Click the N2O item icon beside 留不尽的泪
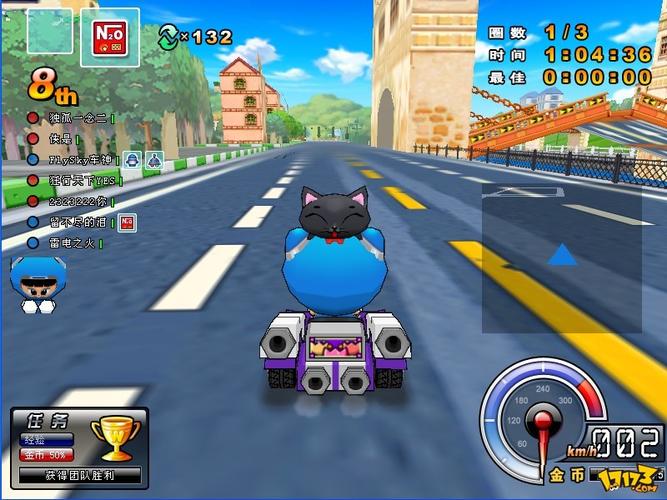 coord(127,222)
